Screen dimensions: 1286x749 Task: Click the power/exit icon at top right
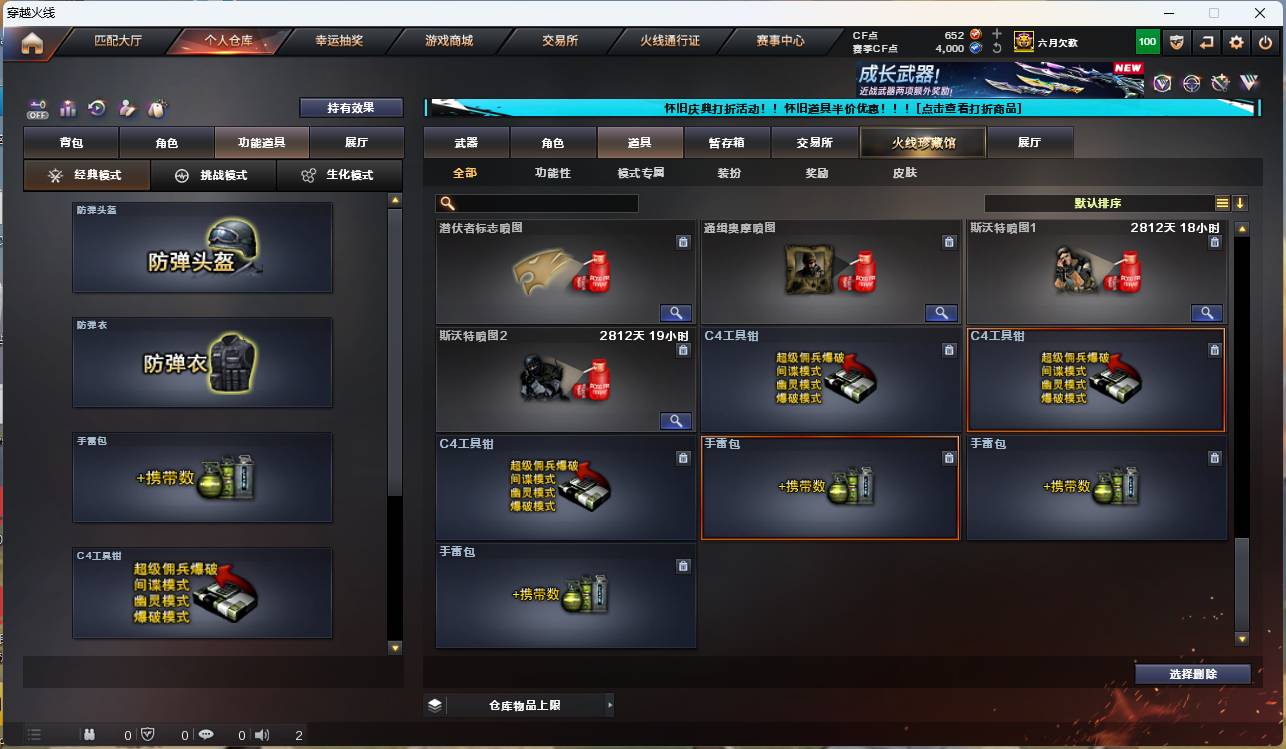(1263, 42)
